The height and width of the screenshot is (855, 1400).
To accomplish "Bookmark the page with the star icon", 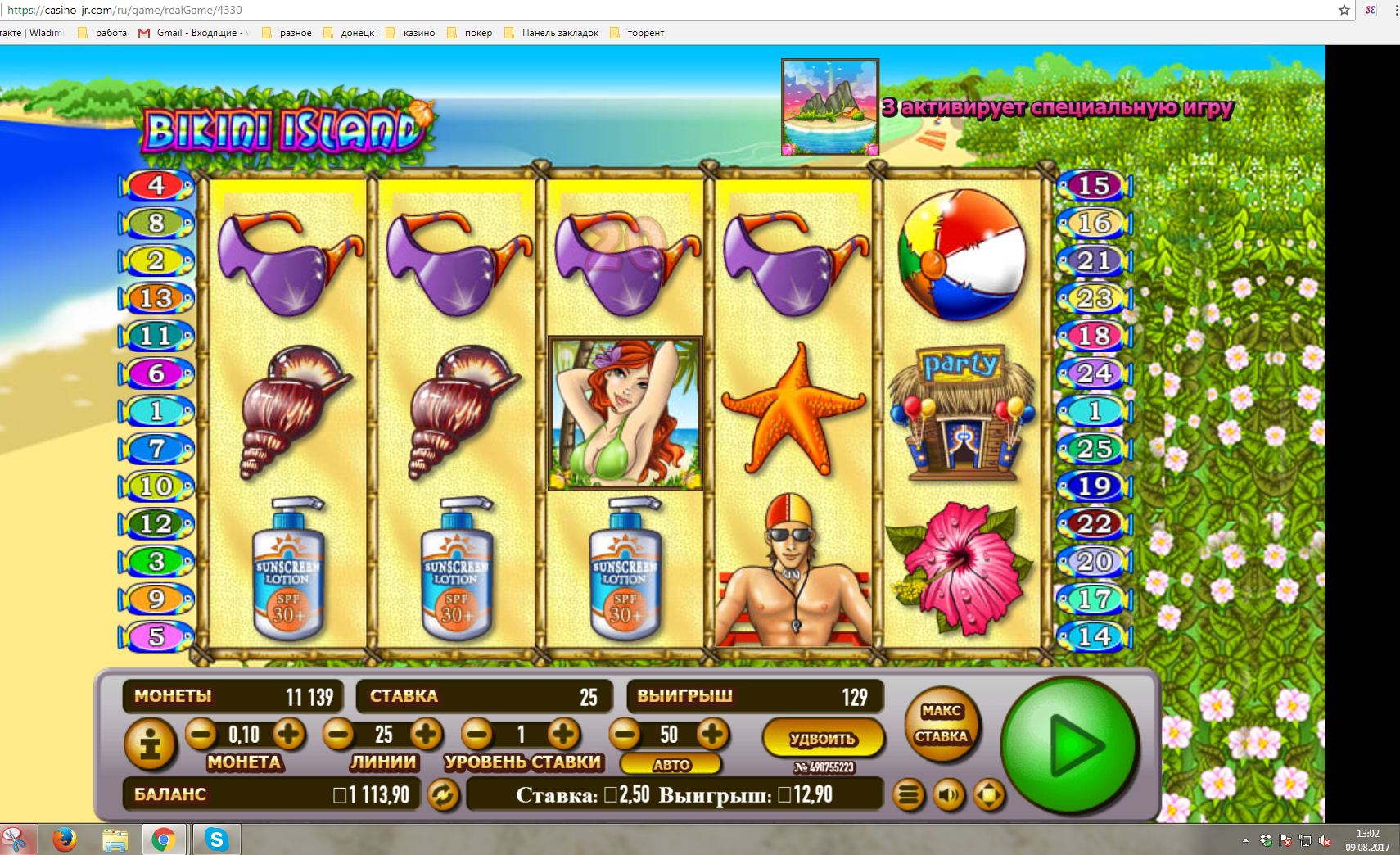I will coord(1344,10).
